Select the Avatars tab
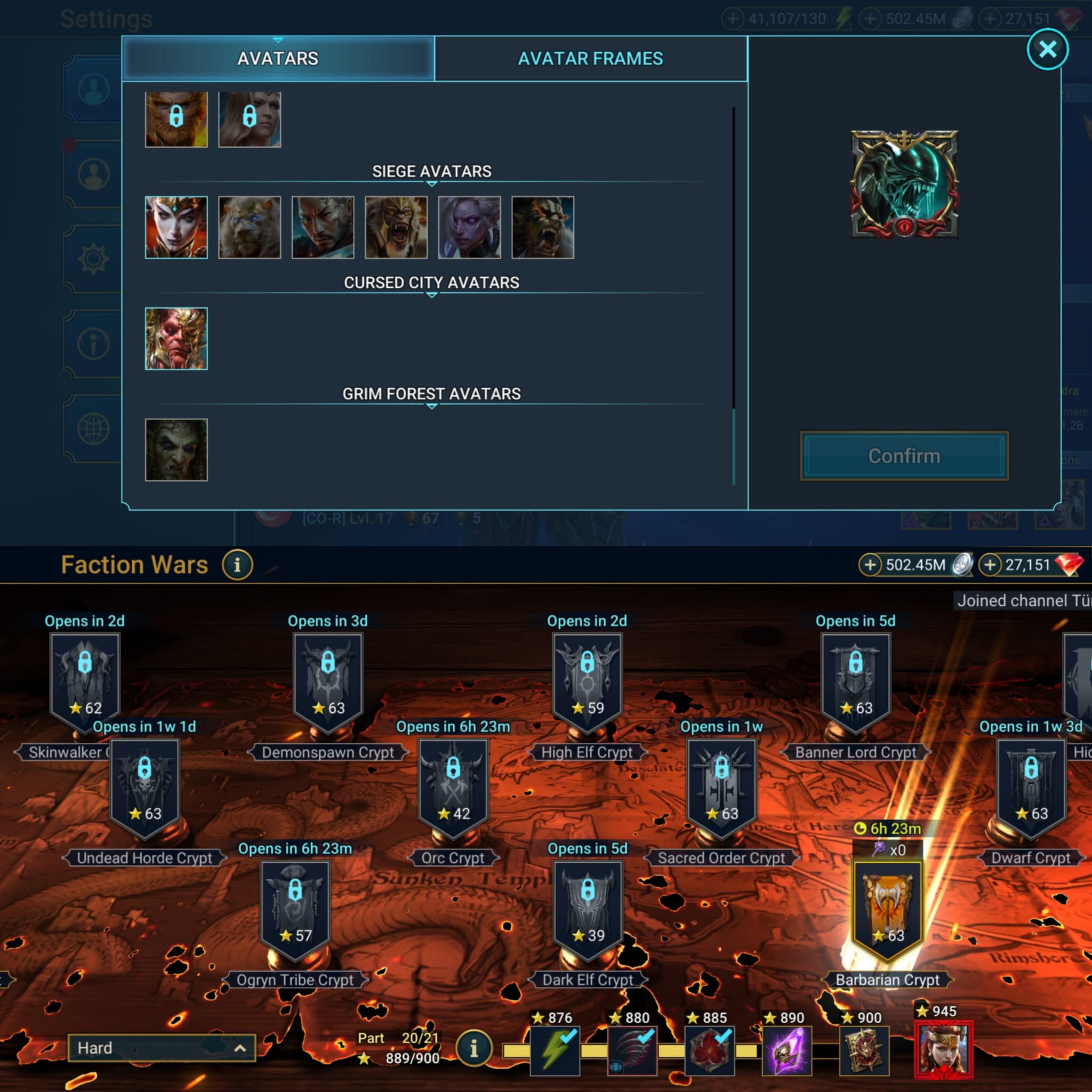1092x1092 pixels. [277, 59]
